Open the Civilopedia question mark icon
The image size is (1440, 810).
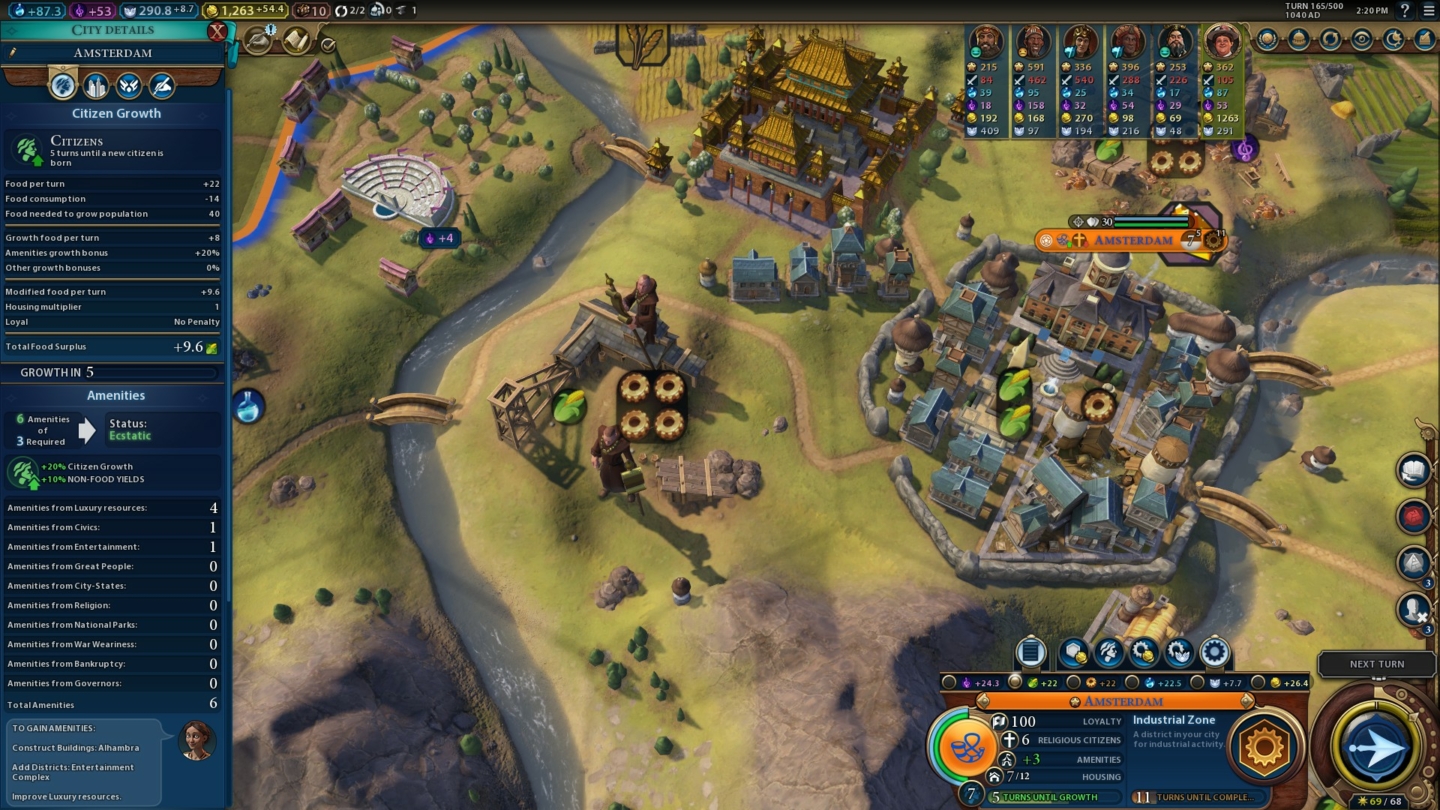(1406, 12)
